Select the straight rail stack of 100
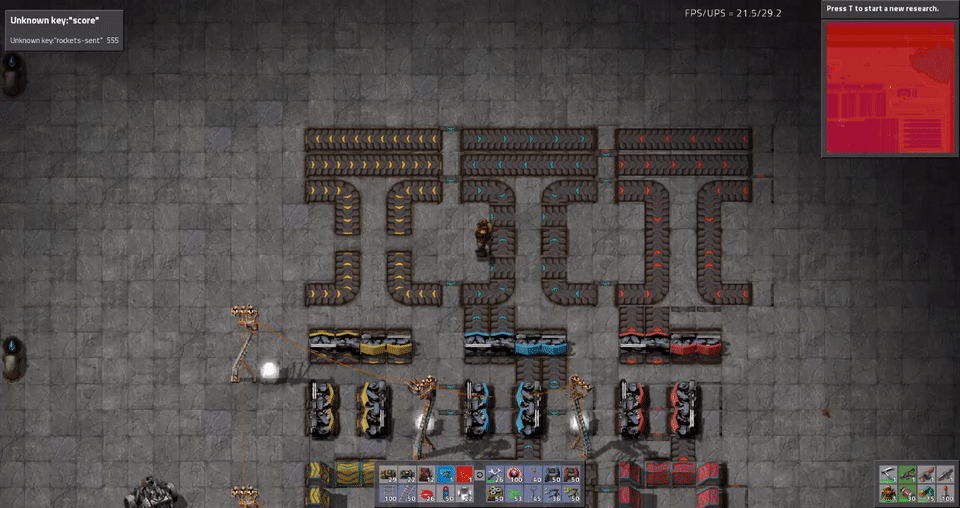Image resolution: width=960 pixels, height=508 pixels. (x=388, y=493)
